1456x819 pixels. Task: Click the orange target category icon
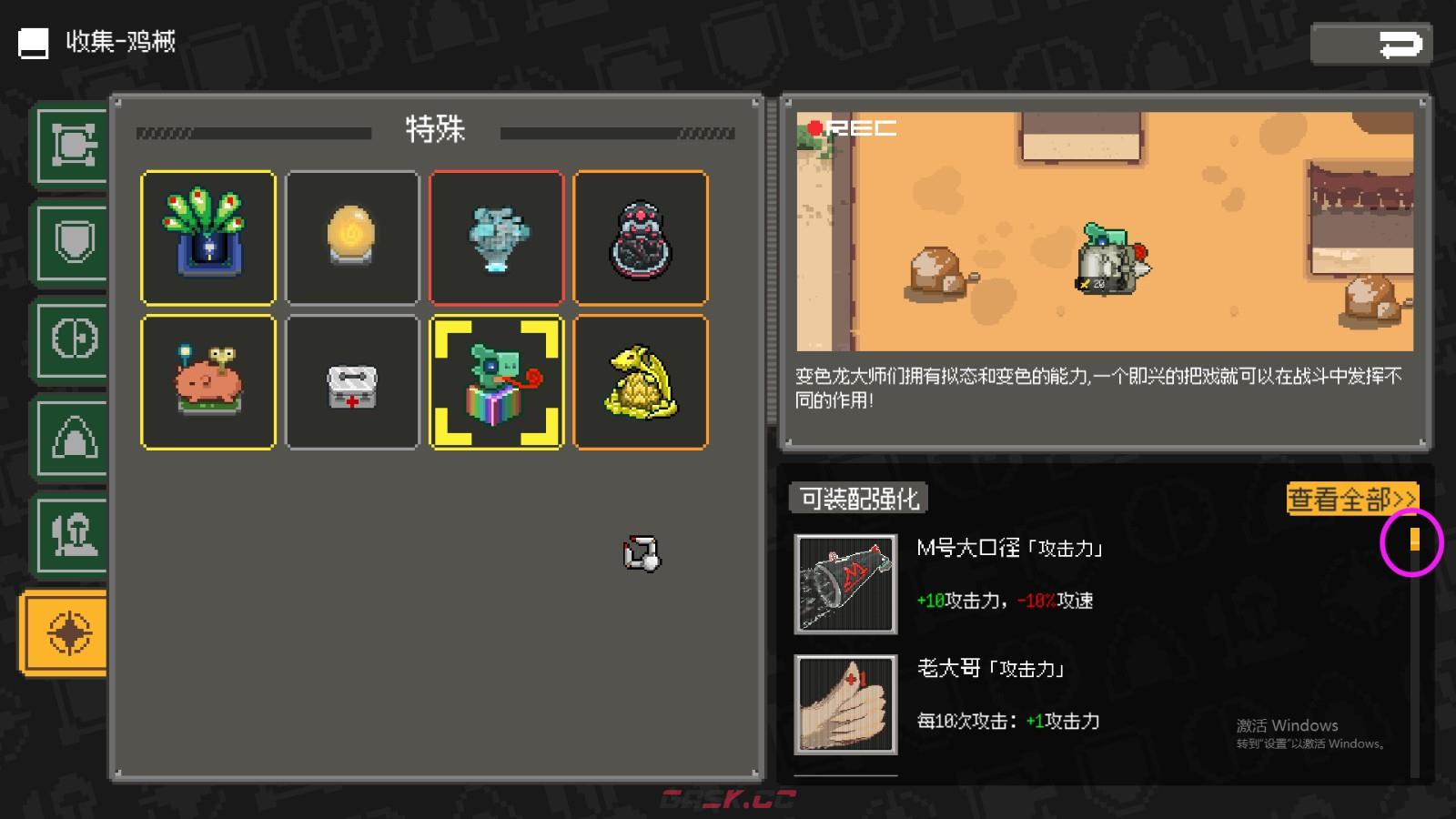[x=64, y=632]
